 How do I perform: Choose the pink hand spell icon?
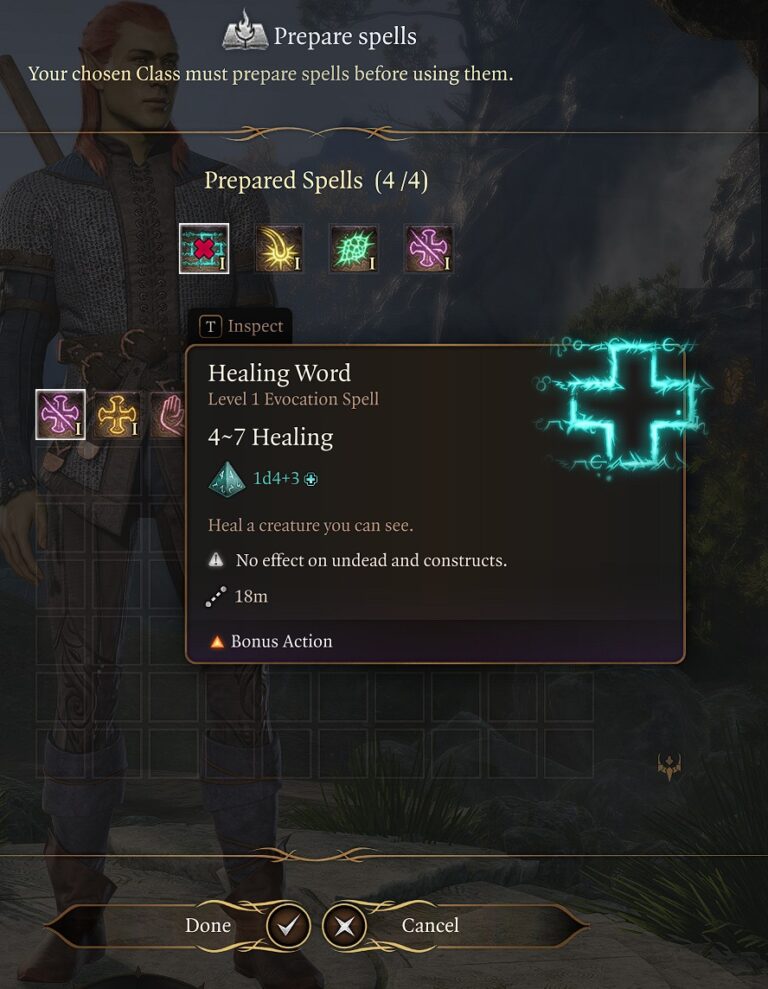168,414
